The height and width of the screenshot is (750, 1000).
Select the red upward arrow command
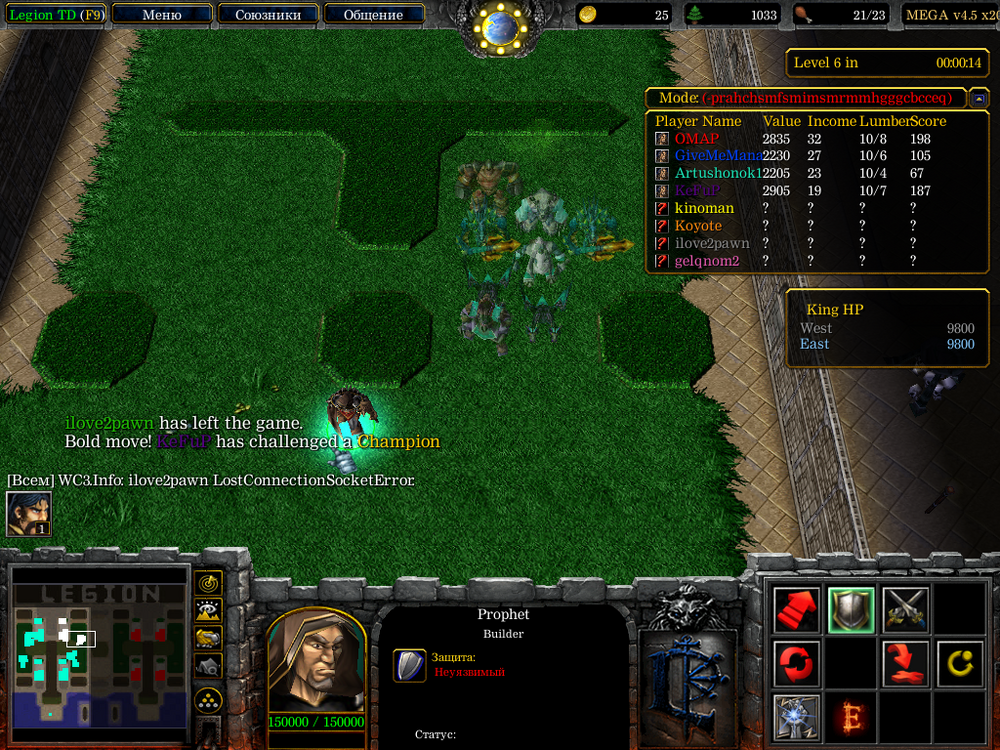797,609
